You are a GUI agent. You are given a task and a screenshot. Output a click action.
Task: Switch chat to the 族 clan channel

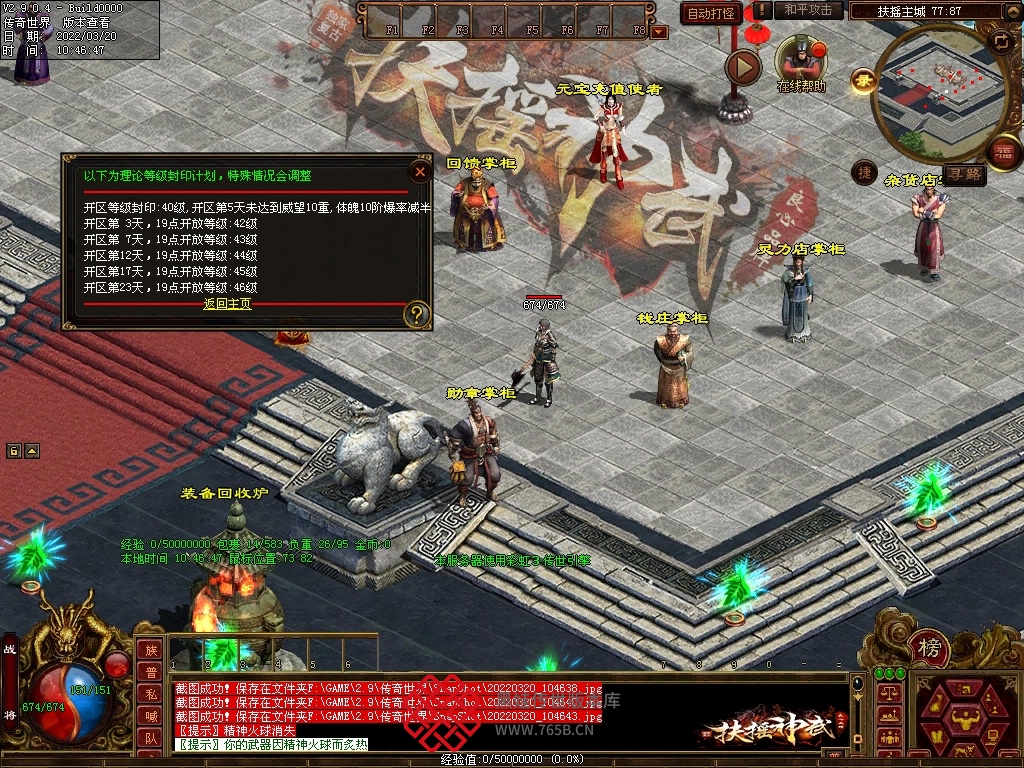(149, 650)
